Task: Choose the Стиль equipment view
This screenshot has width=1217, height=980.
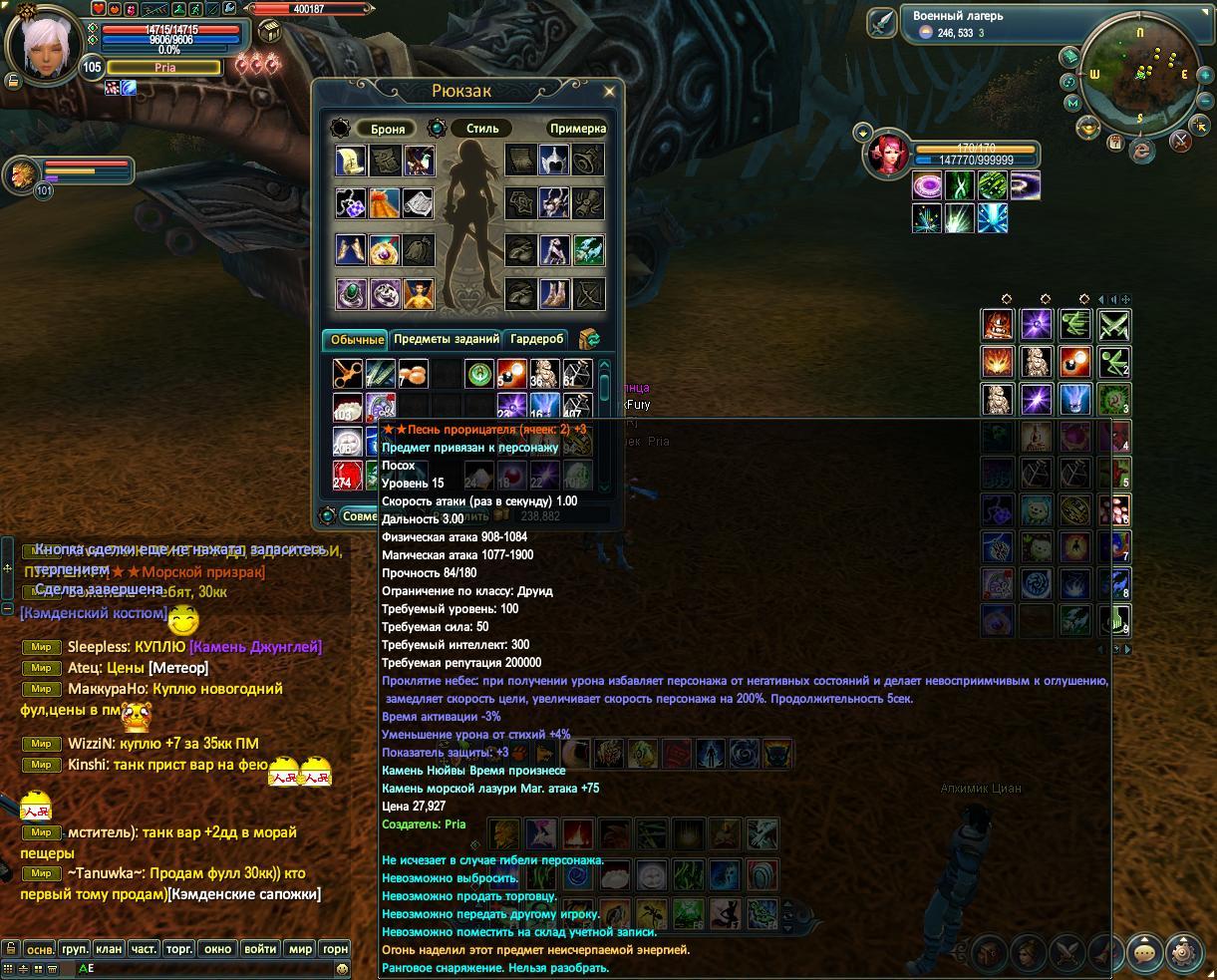Action: (481, 129)
